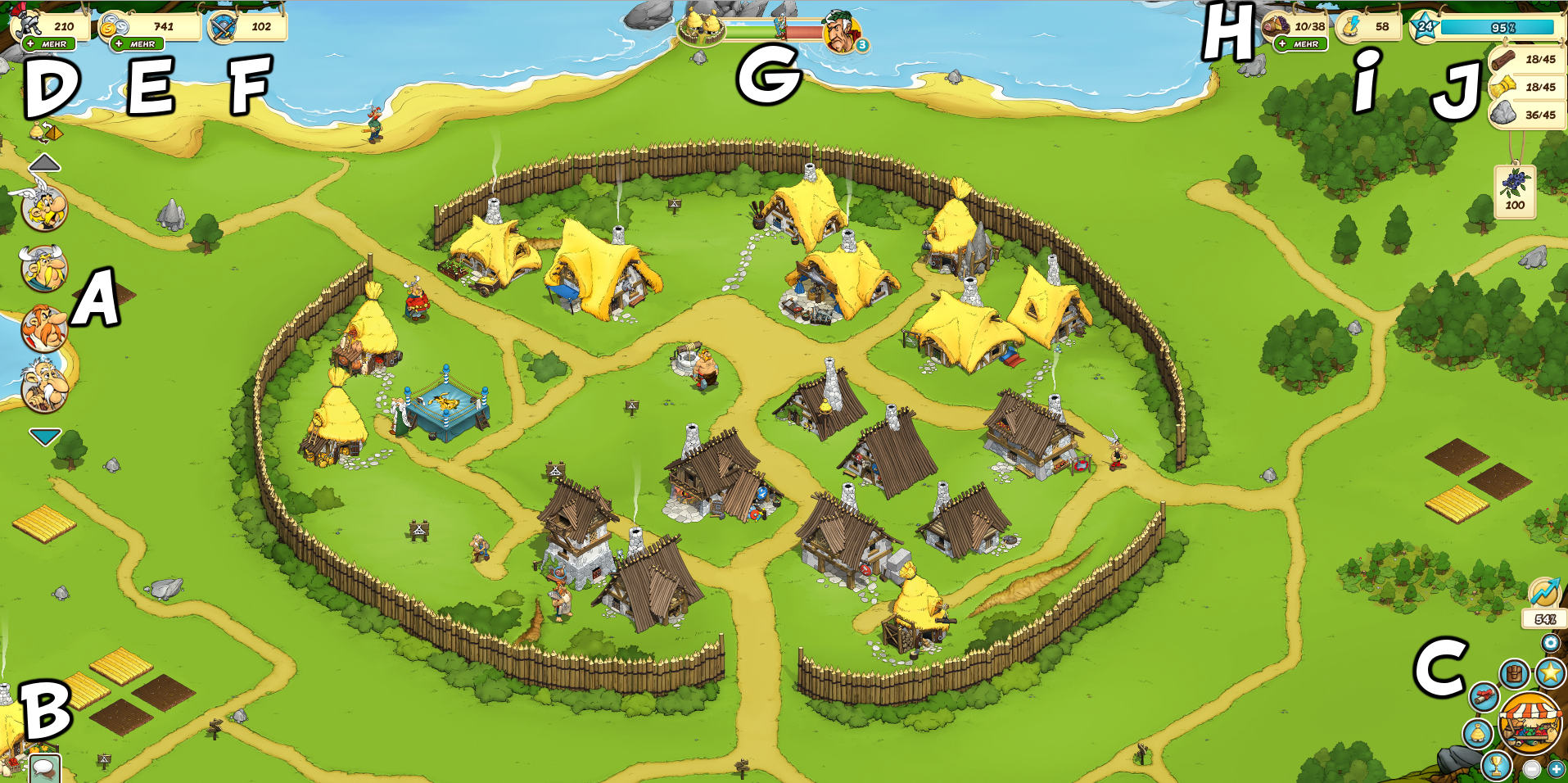Expand the character list with the blue down arrow
Viewport: 1568px width, 783px height.
(44, 433)
